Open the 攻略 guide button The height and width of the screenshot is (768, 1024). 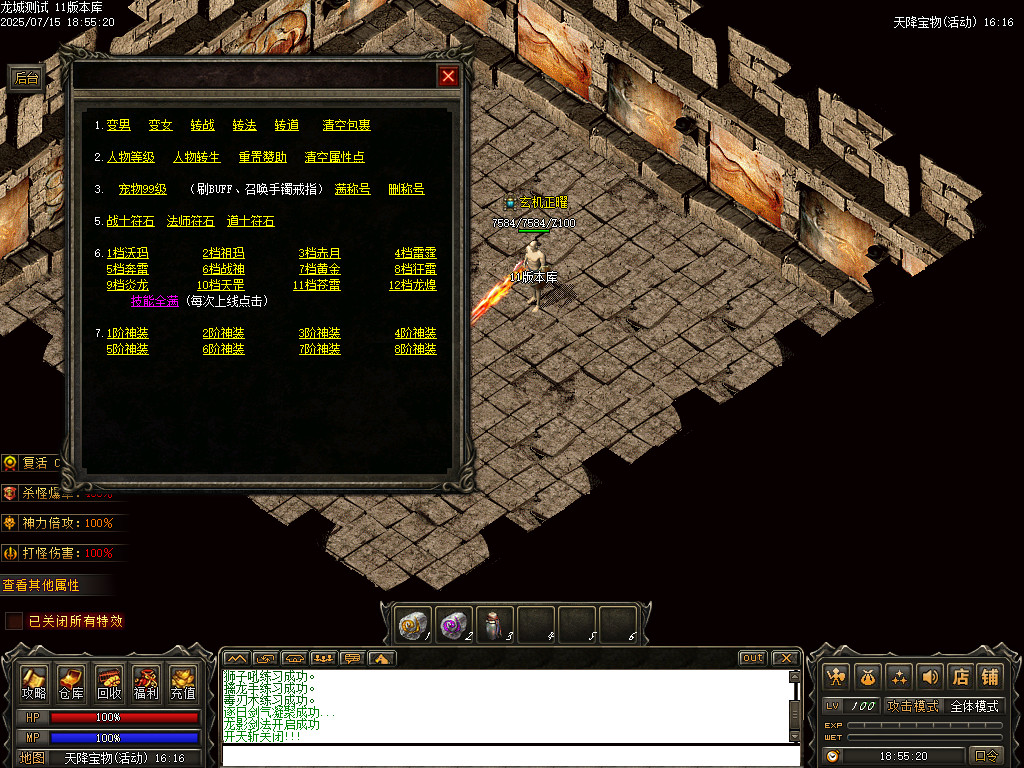click(x=34, y=683)
